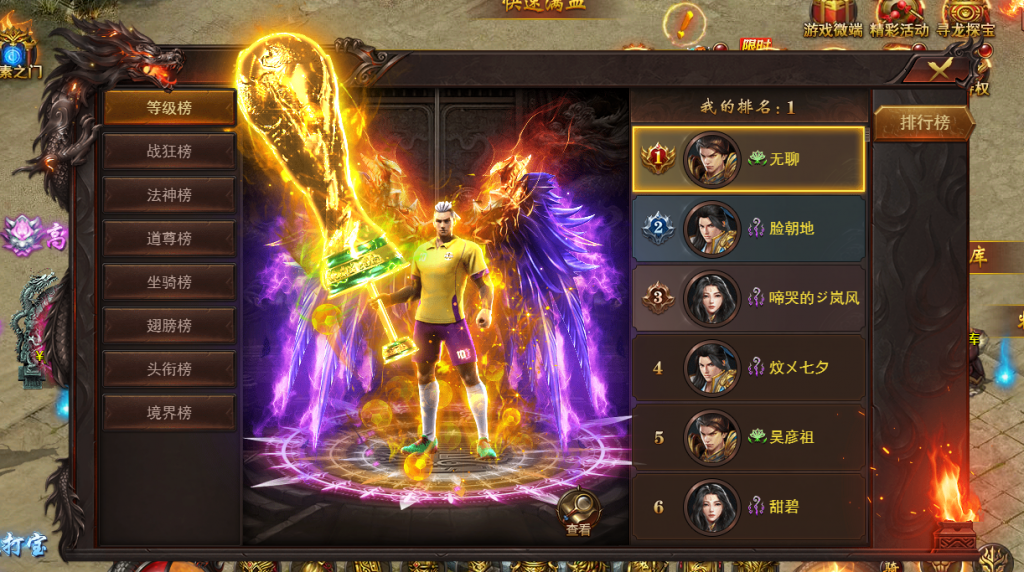1024x572 pixels.
Task: Close the ranking window
Action: [x=938, y=68]
